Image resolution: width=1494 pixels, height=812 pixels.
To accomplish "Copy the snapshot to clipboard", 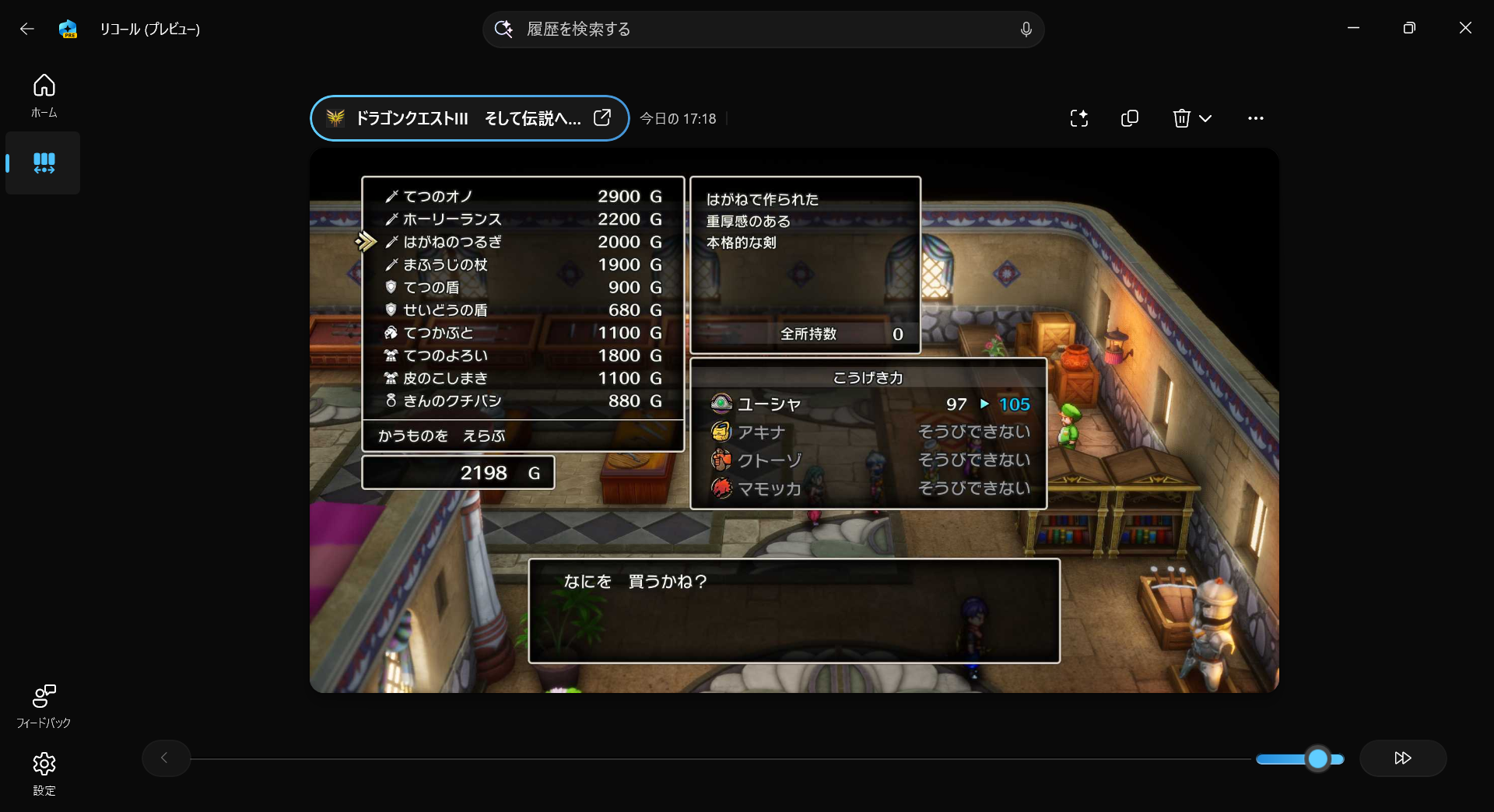I will click(x=1130, y=118).
